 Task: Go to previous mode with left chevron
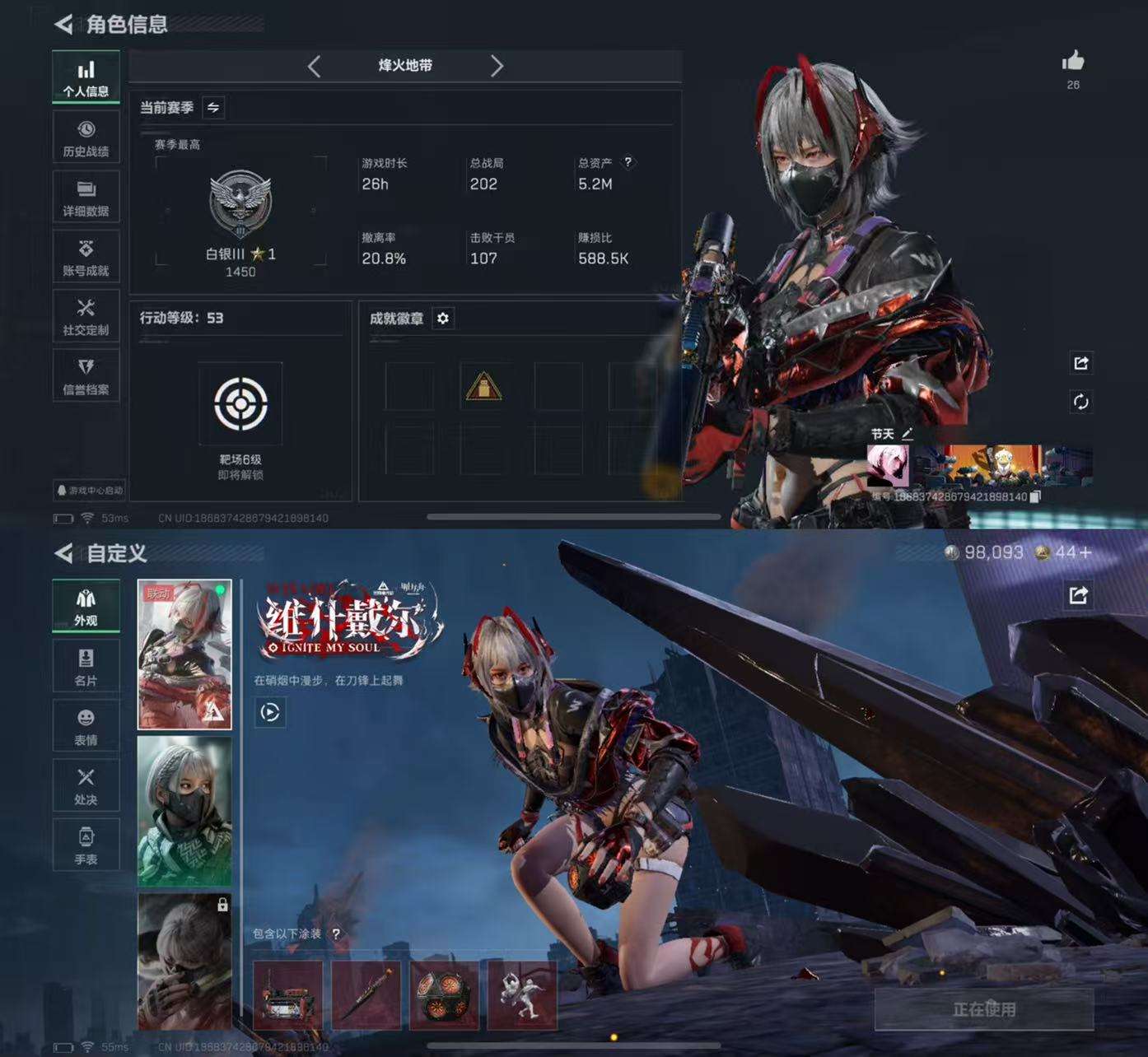point(314,67)
